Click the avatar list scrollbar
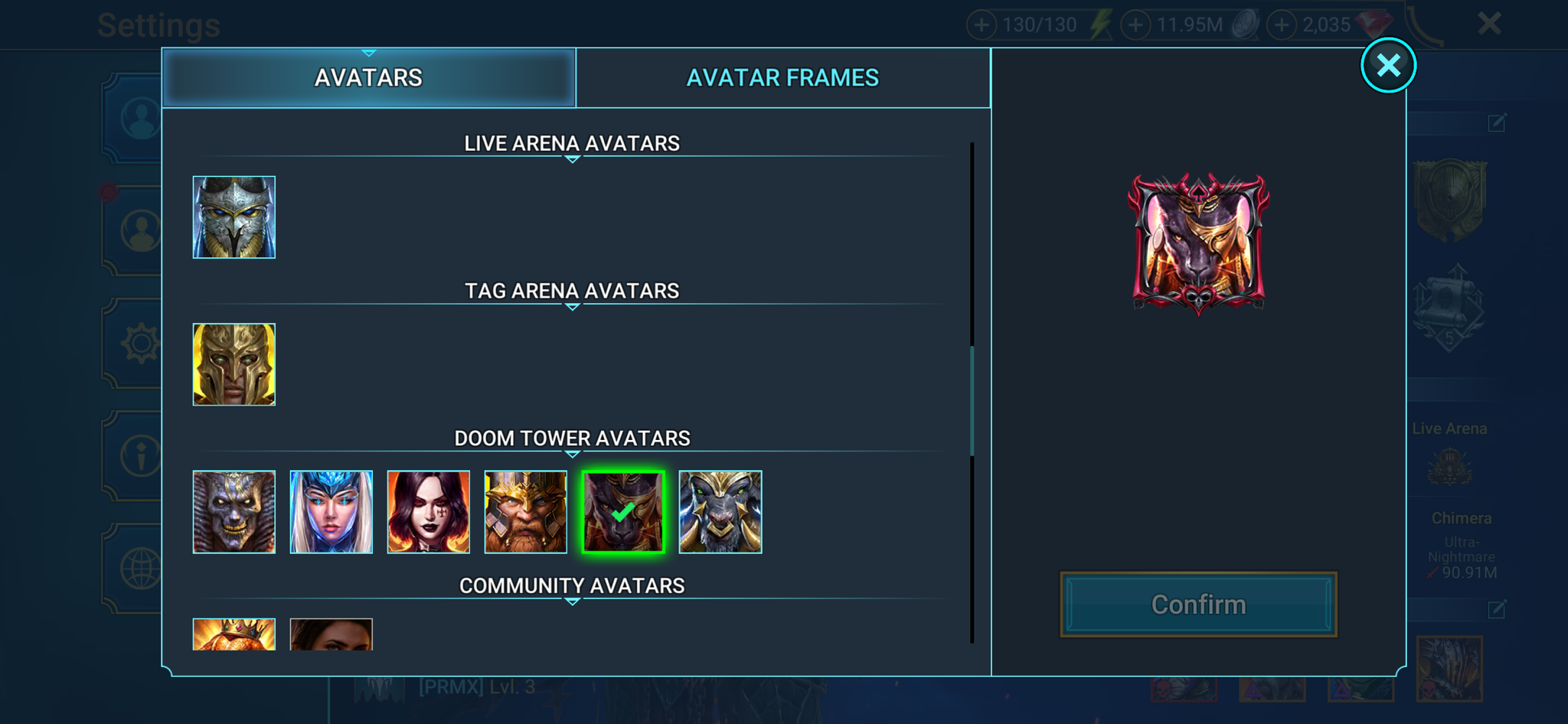The image size is (1568, 724). [972, 398]
